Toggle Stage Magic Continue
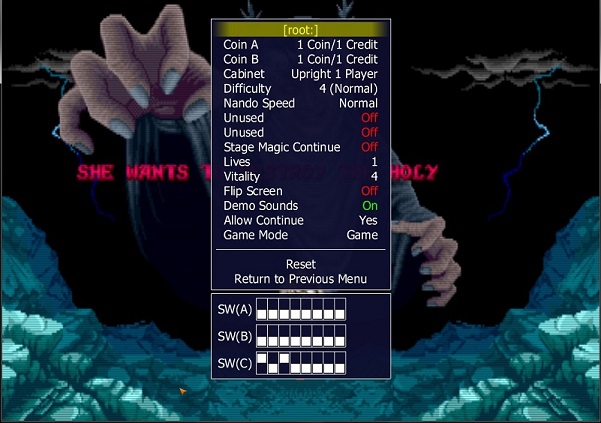Screen dimensions: 601x423 (300, 147)
